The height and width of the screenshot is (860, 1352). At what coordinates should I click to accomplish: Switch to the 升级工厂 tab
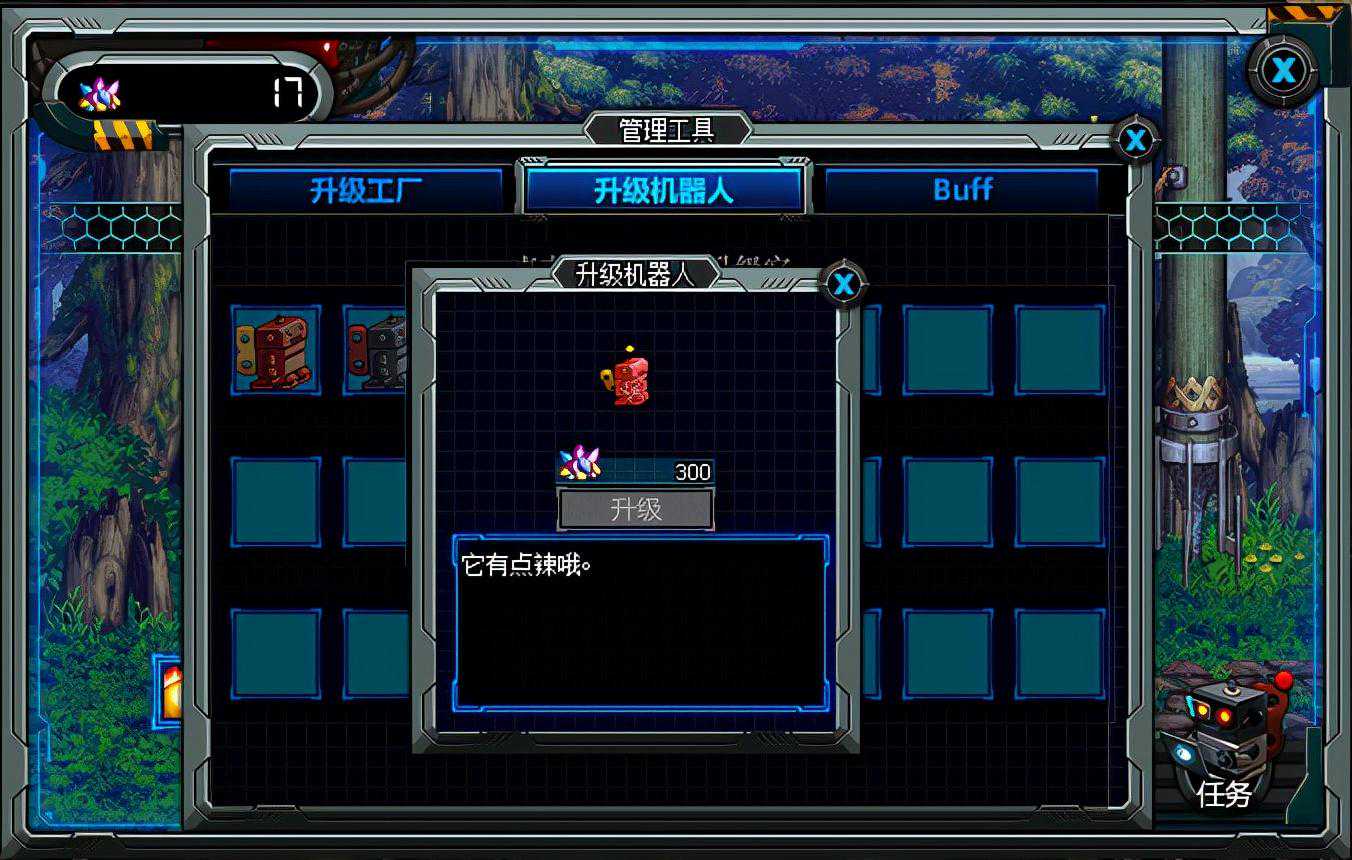click(365, 190)
